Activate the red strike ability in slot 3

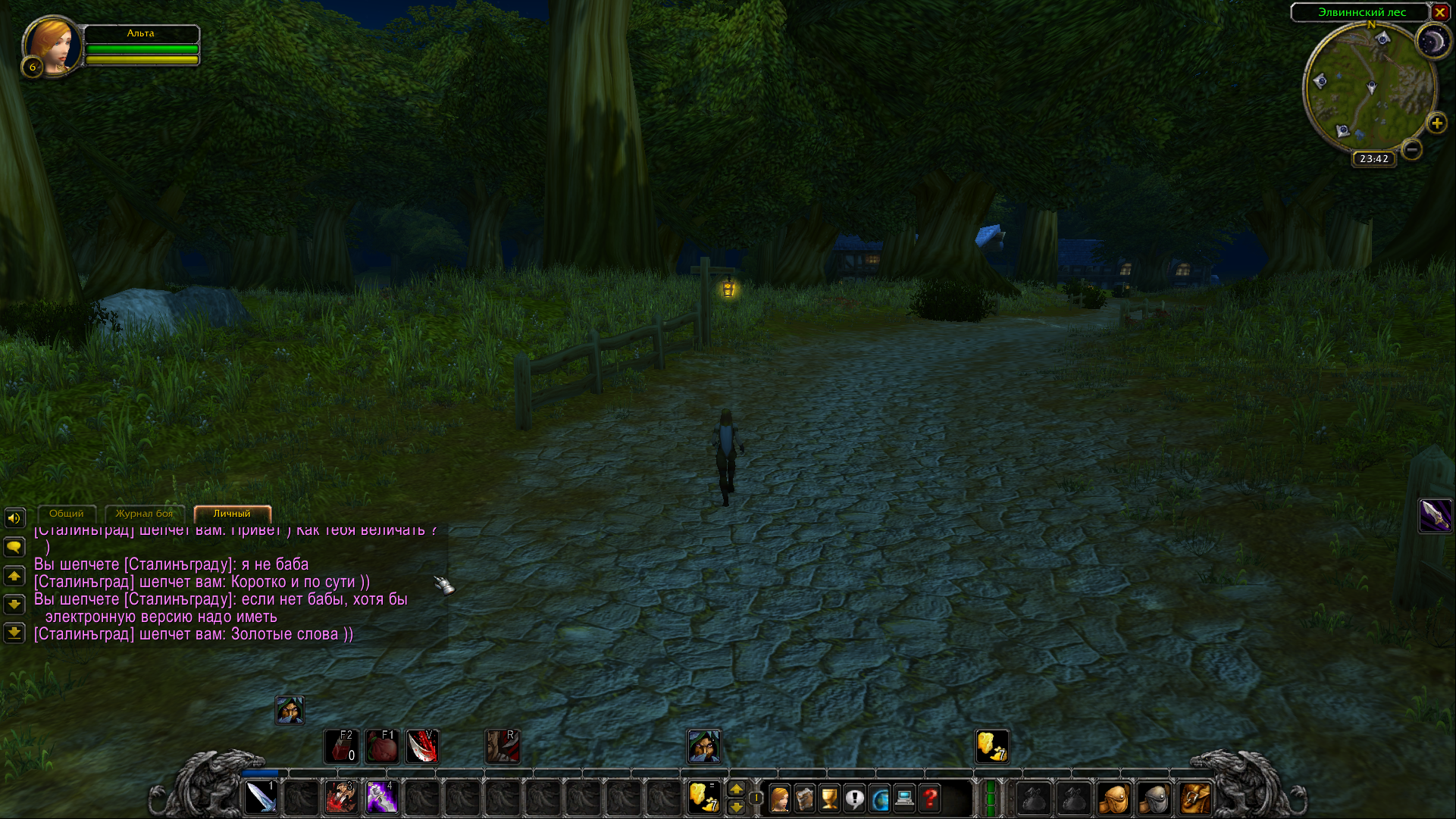coord(342,798)
